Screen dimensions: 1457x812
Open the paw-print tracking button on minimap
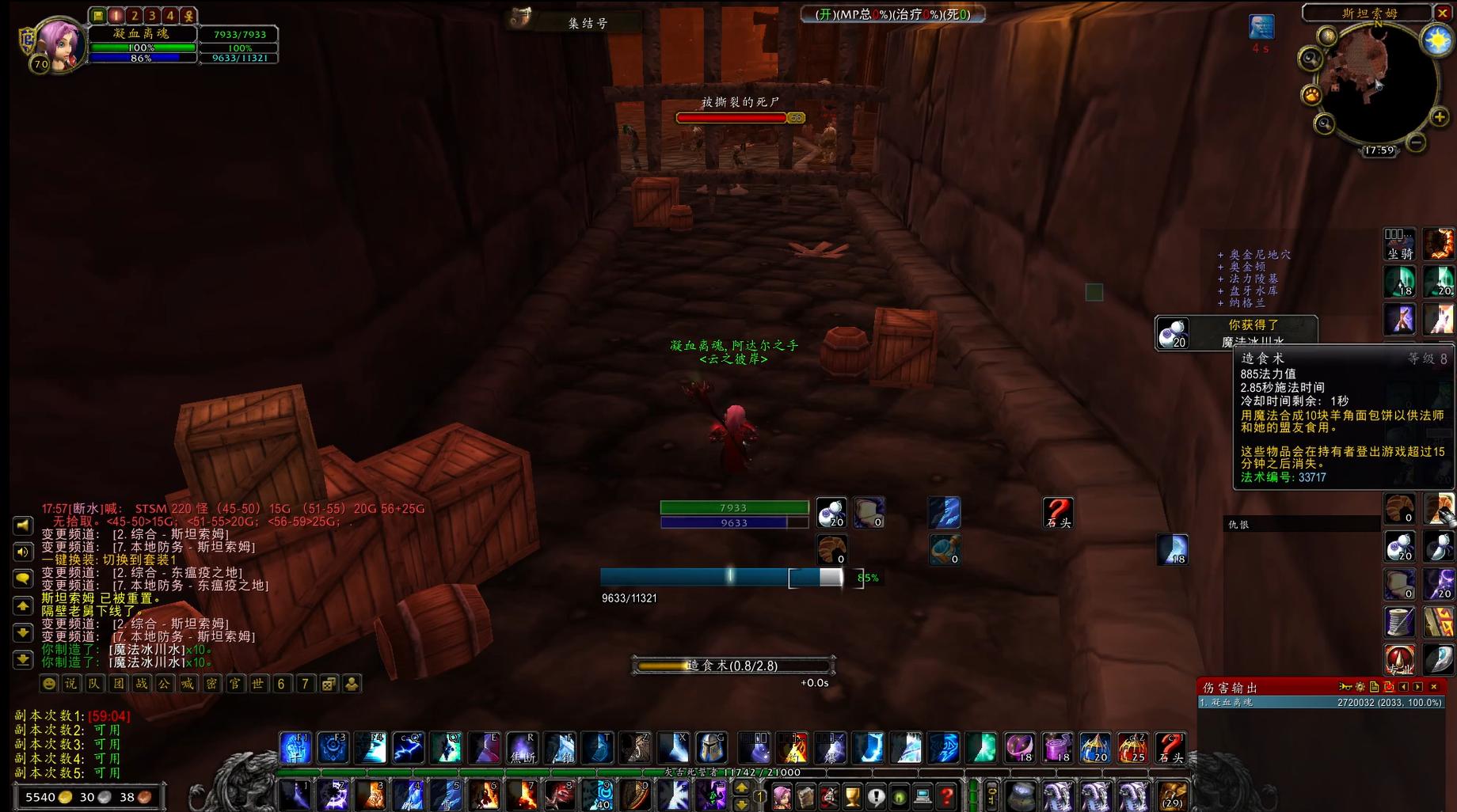pos(1311,95)
